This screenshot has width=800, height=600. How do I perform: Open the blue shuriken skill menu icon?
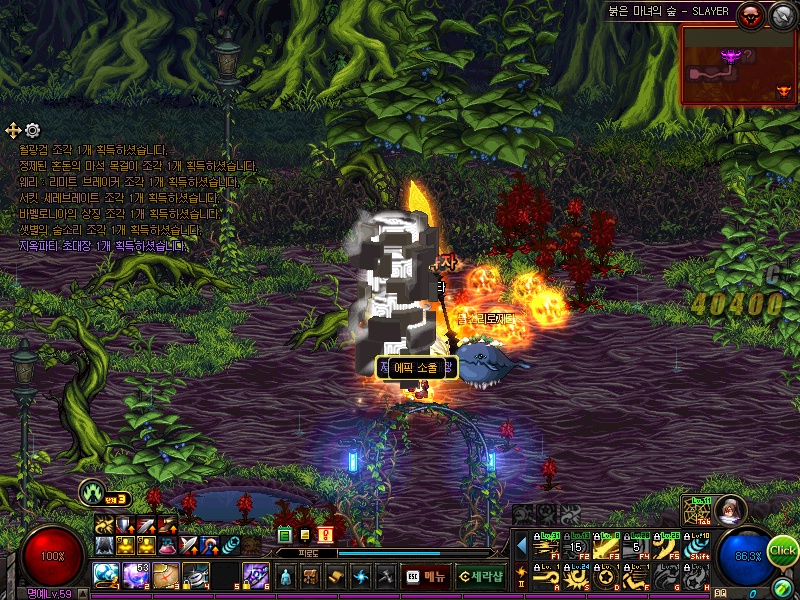[361, 576]
